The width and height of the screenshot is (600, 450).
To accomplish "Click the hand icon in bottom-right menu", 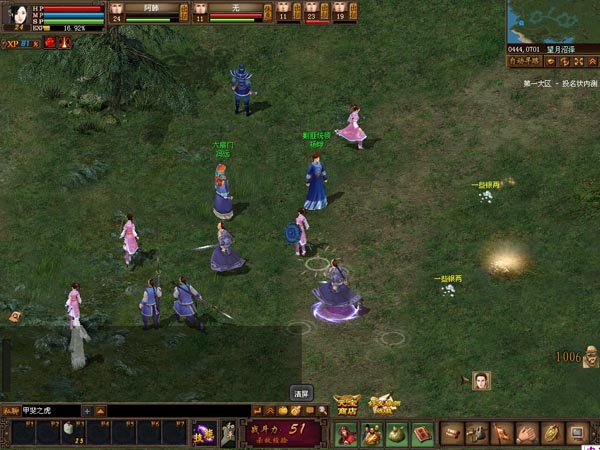I will (526, 433).
